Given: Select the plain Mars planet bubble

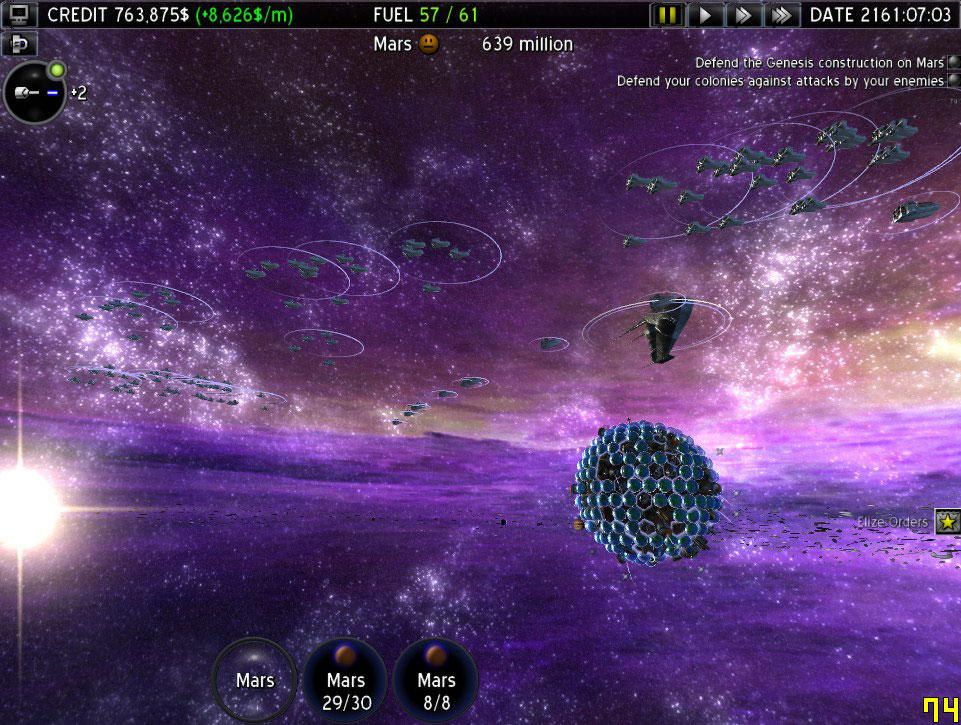Looking at the screenshot, I should point(255,681).
